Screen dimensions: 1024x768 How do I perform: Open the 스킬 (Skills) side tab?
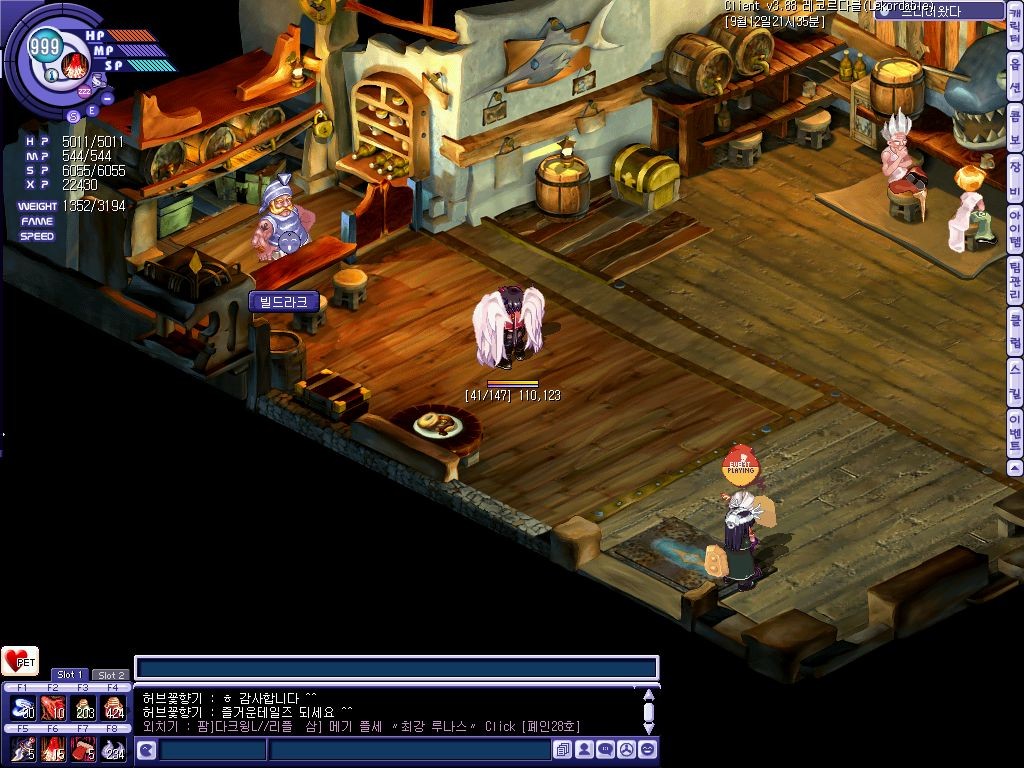(x=1015, y=377)
